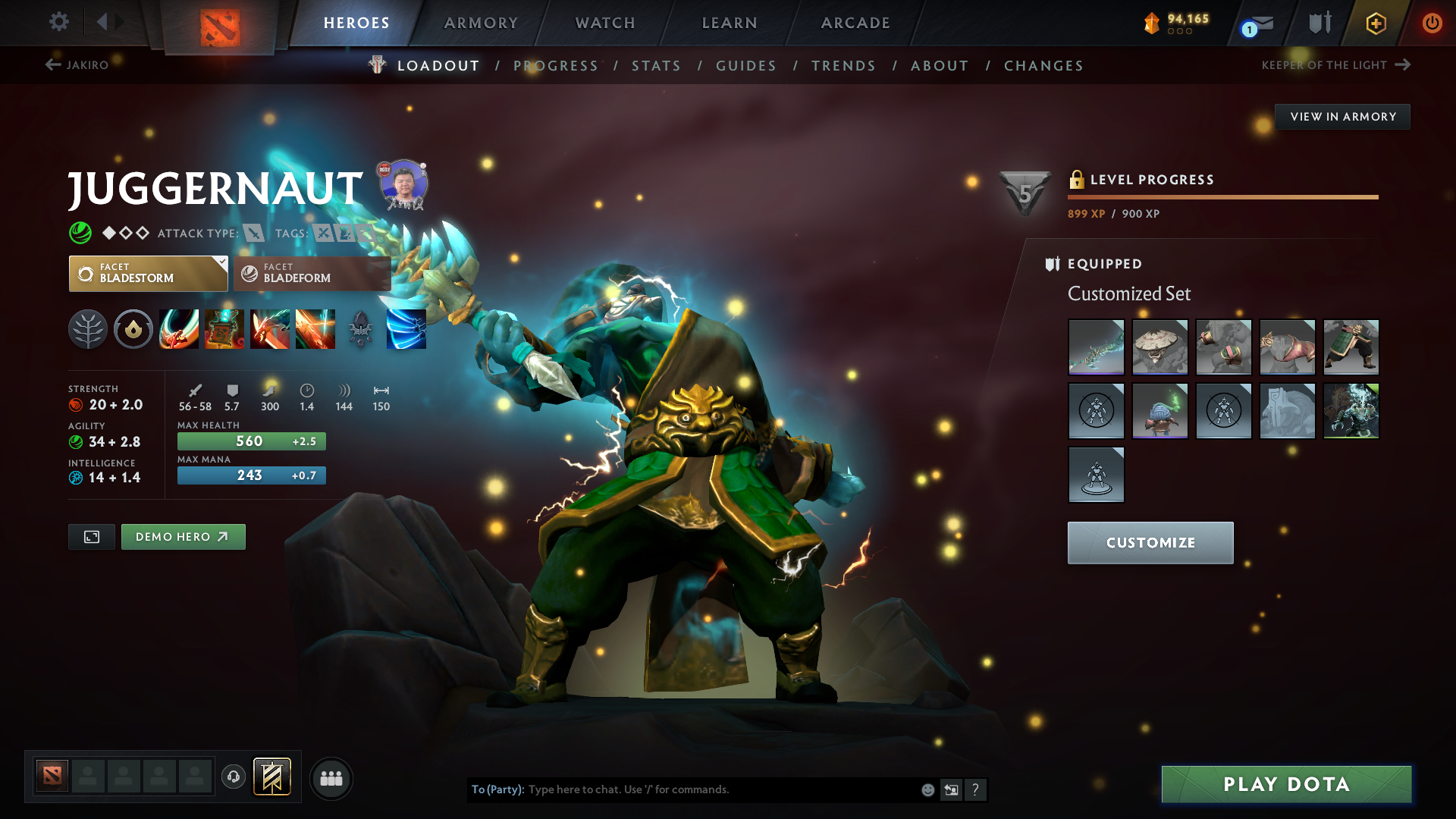1456x819 pixels.
Task: Select the Blade Fury ability icon
Action: click(179, 328)
